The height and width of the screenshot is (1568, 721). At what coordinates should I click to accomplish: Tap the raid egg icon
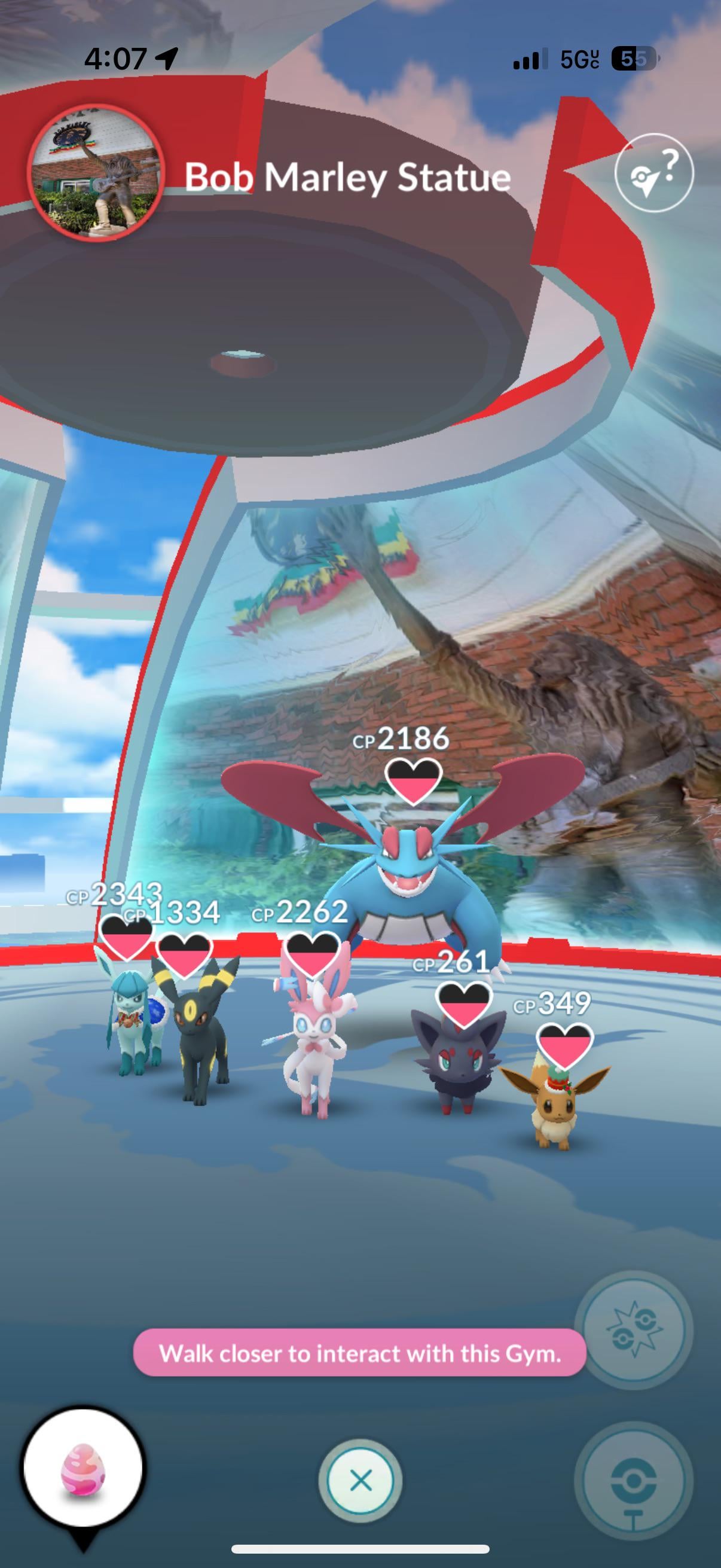[x=83, y=1467]
